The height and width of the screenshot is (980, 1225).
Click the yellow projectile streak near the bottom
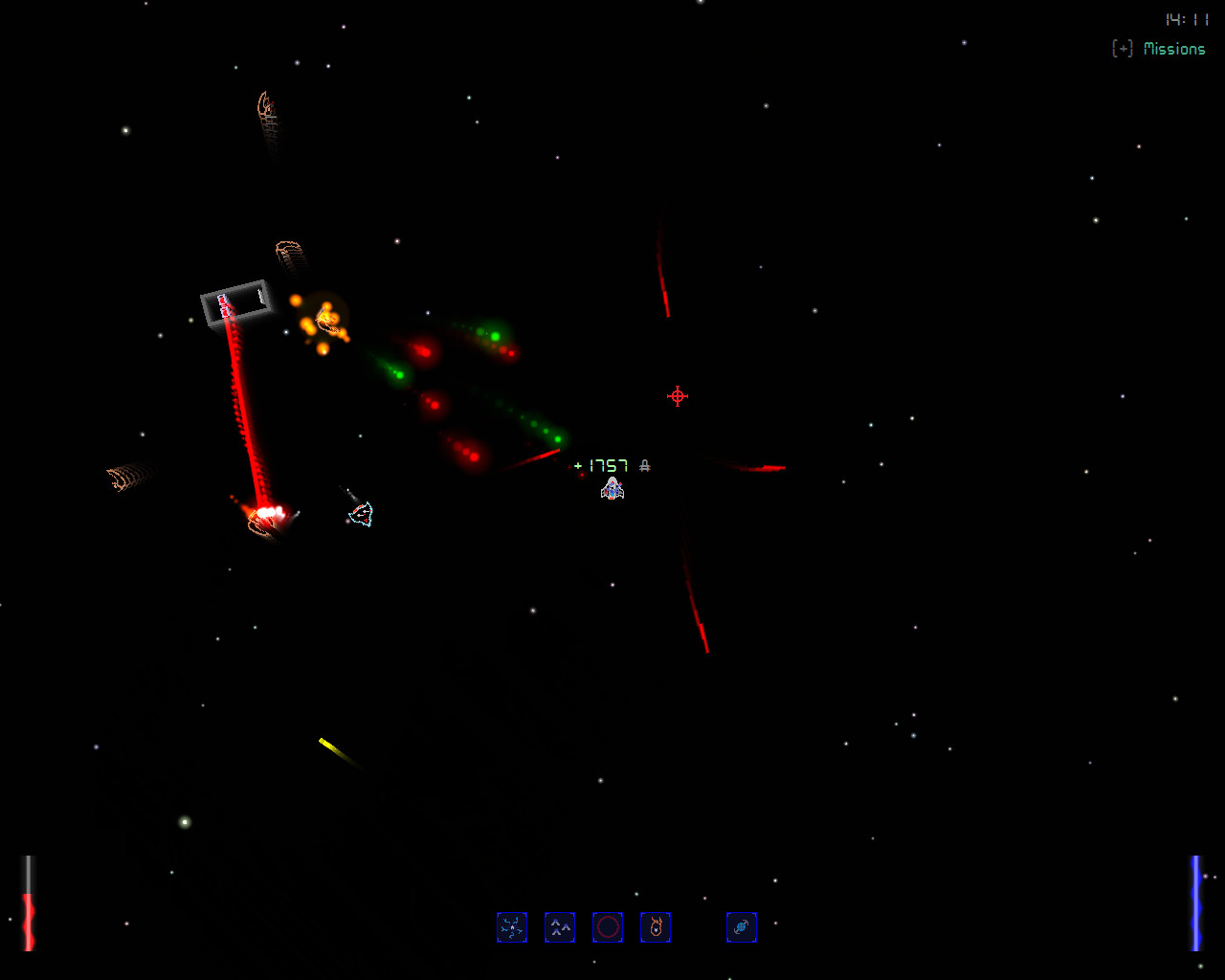pyautogui.click(x=330, y=746)
